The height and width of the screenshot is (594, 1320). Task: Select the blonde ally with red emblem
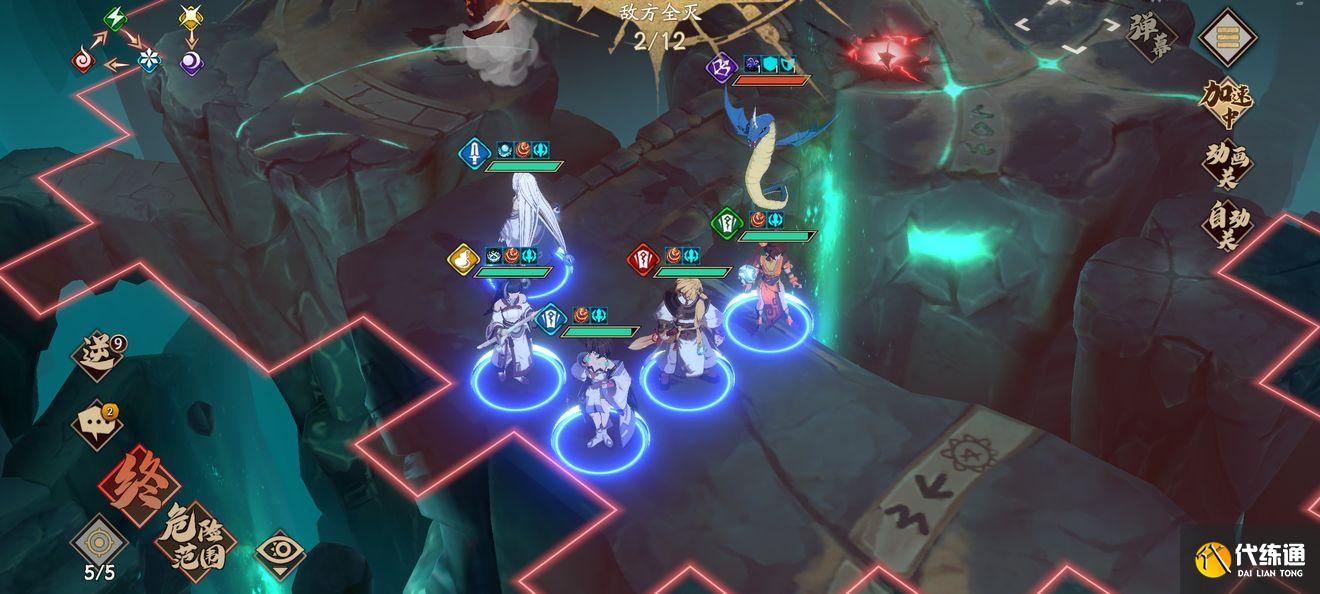click(x=686, y=330)
